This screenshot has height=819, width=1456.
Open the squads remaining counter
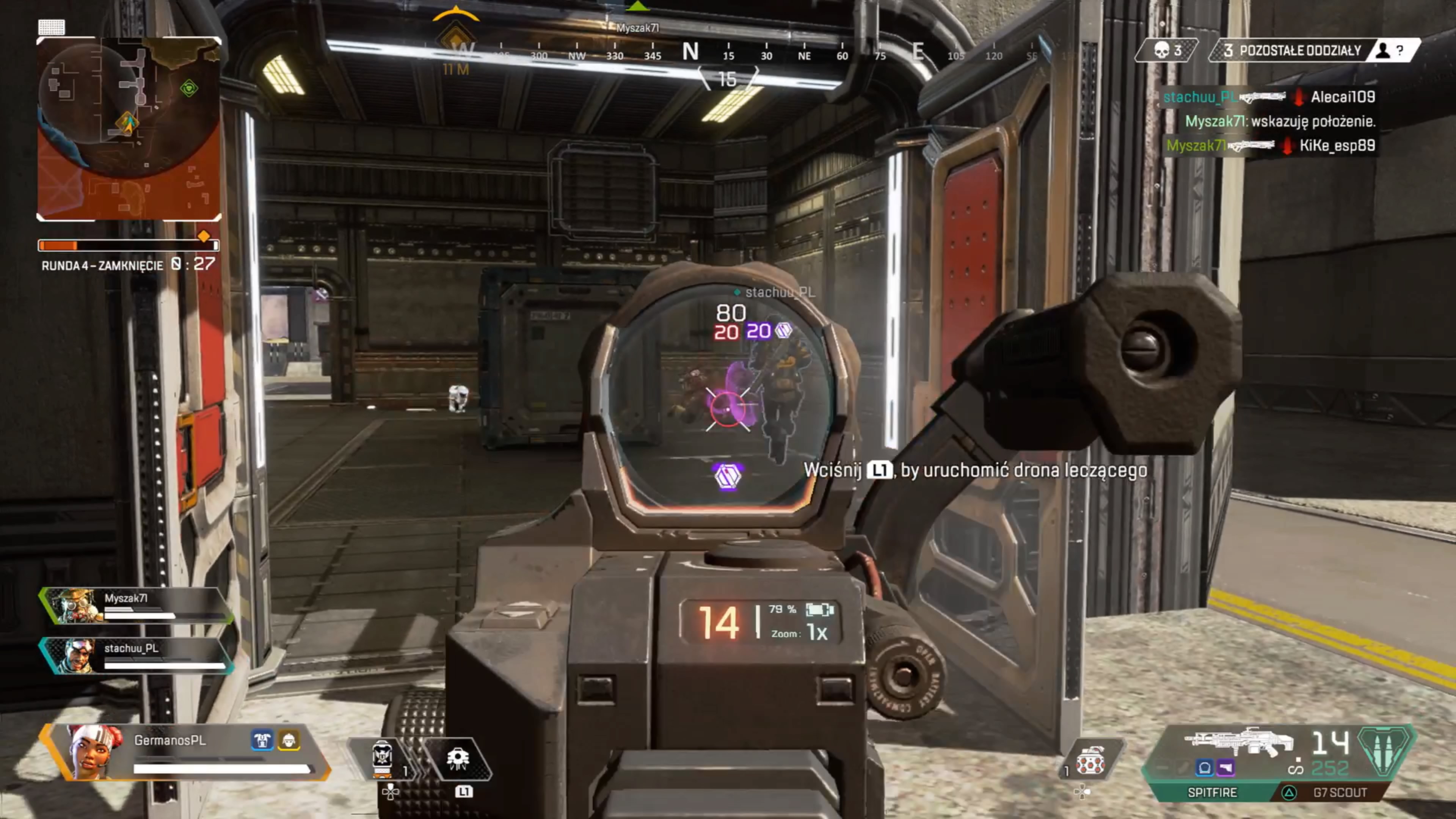(x=1291, y=51)
